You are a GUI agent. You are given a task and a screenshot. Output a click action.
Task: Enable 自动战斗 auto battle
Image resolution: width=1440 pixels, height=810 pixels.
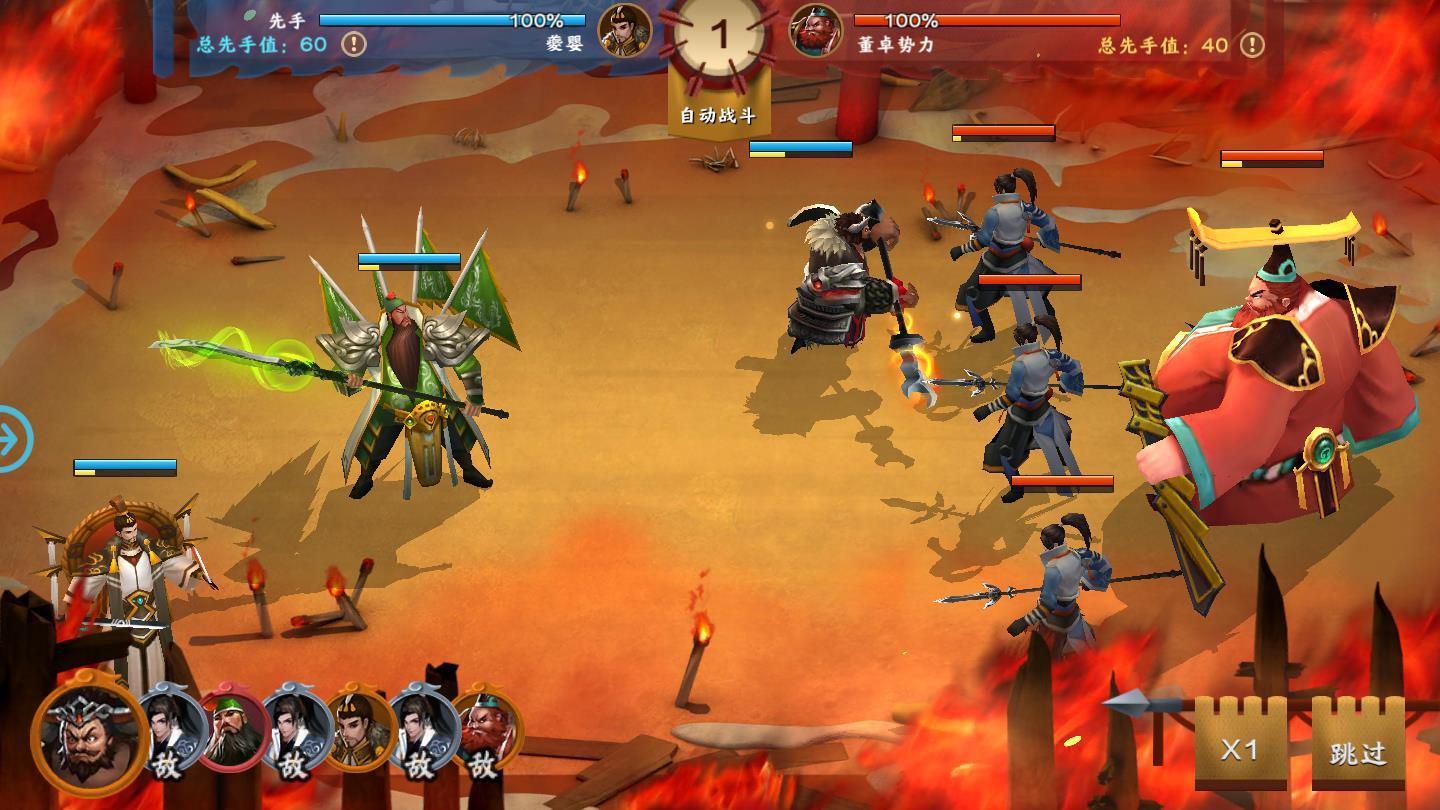pos(718,114)
